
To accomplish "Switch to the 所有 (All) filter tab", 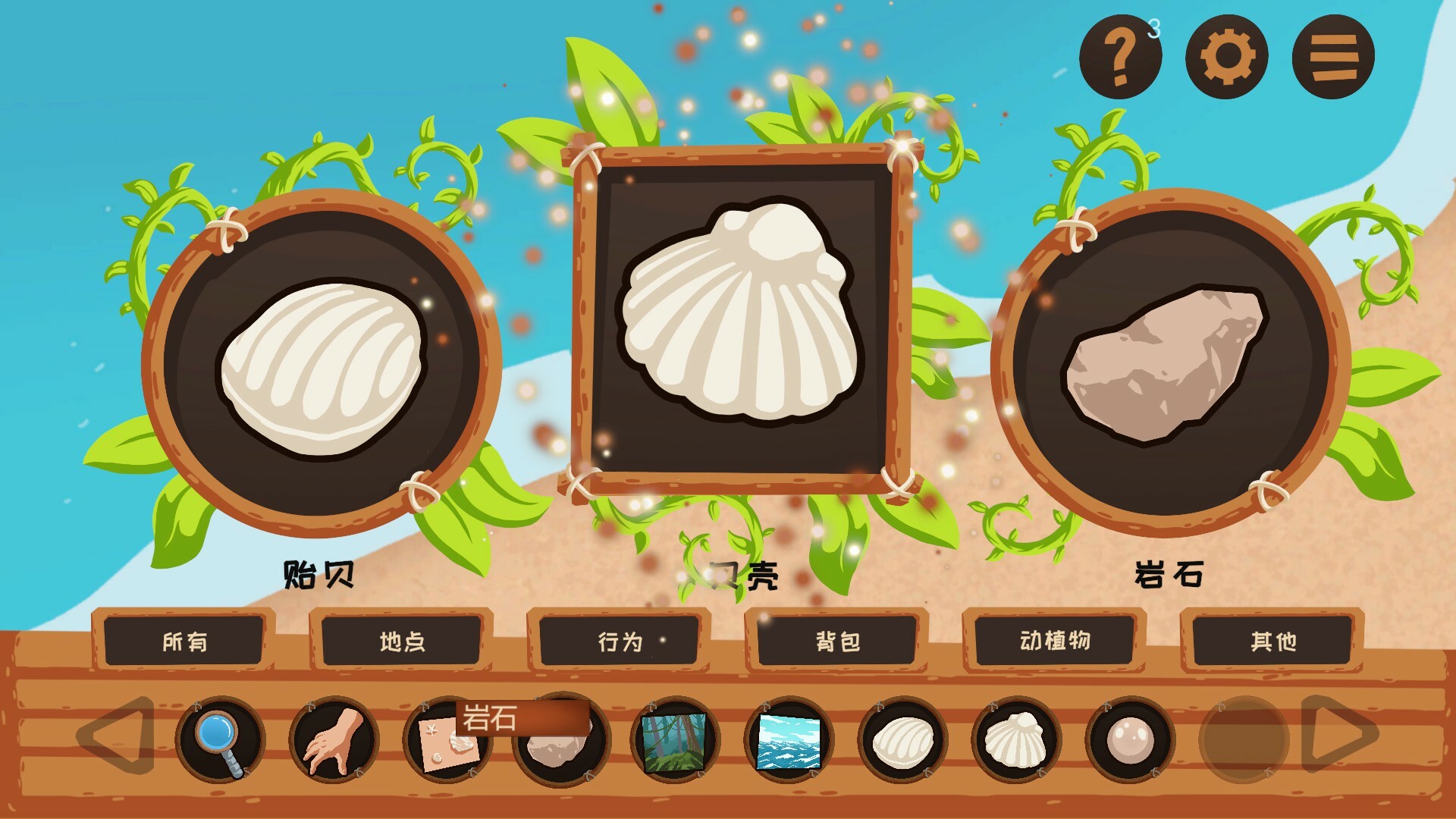I will point(184,642).
